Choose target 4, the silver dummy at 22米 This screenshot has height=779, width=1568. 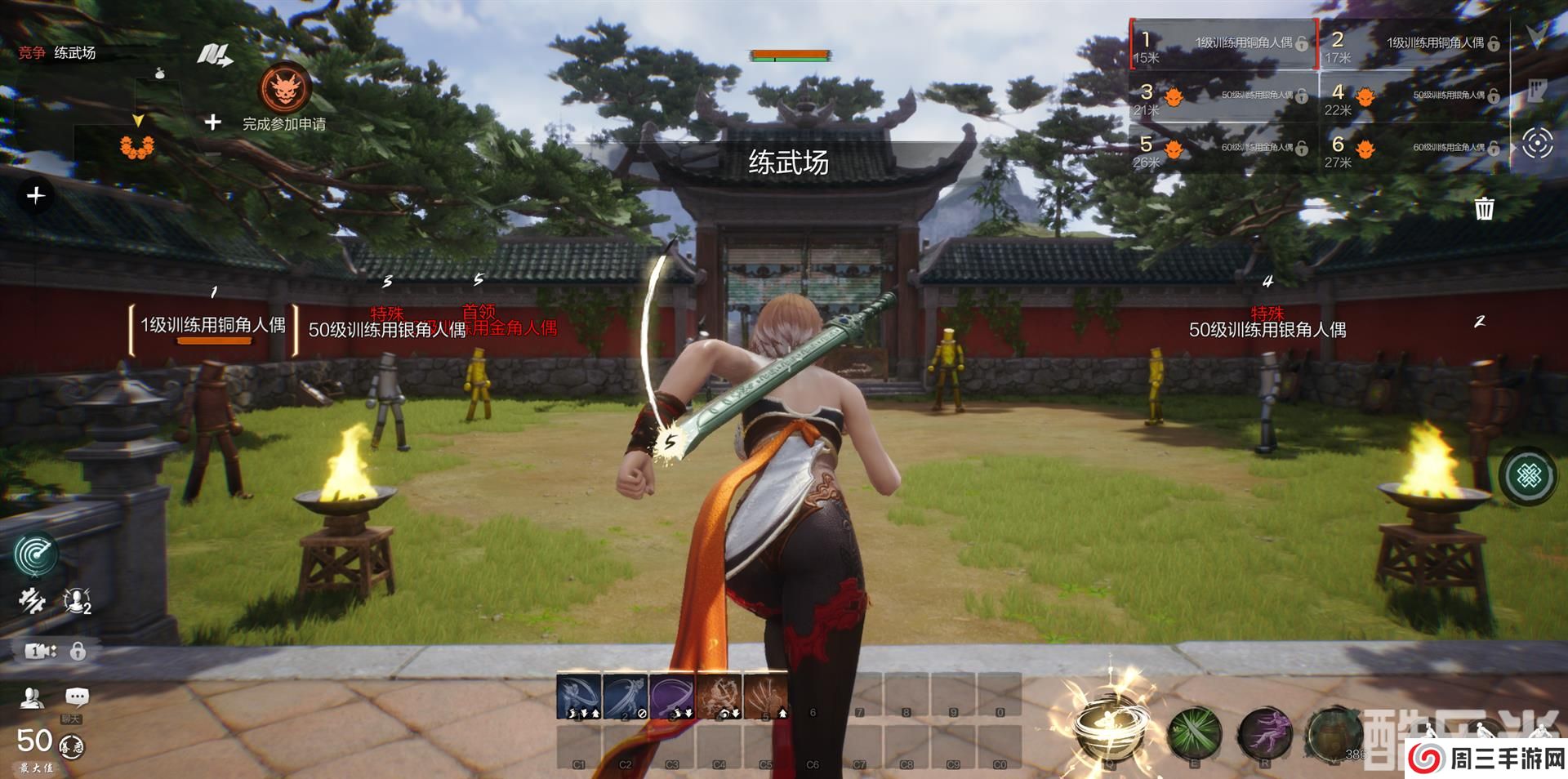pyautogui.click(x=1414, y=97)
